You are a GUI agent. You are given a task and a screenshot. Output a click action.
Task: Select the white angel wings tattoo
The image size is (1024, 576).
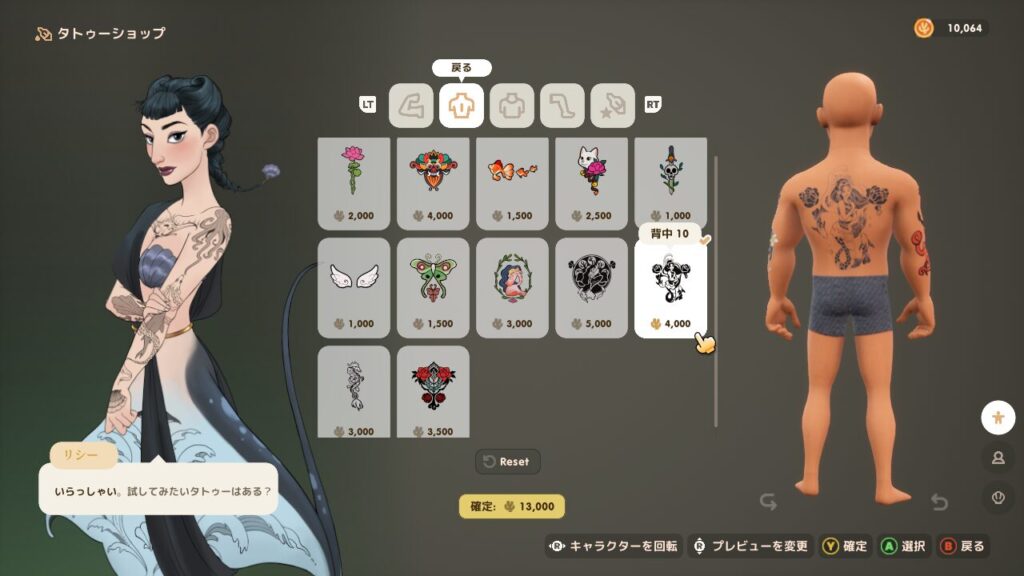click(x=353, y=287)
